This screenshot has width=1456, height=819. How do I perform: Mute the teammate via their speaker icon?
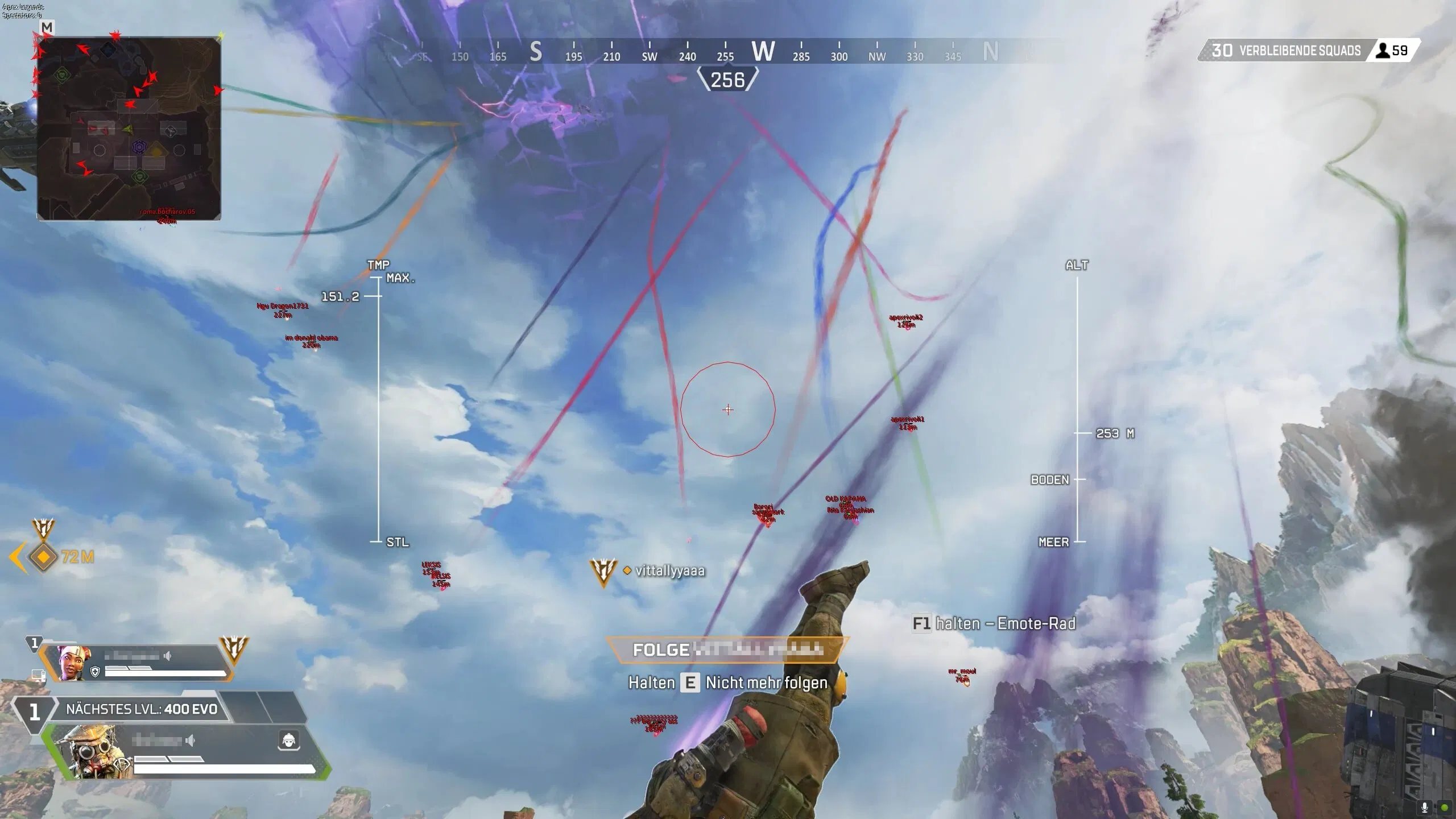point(168,656)
